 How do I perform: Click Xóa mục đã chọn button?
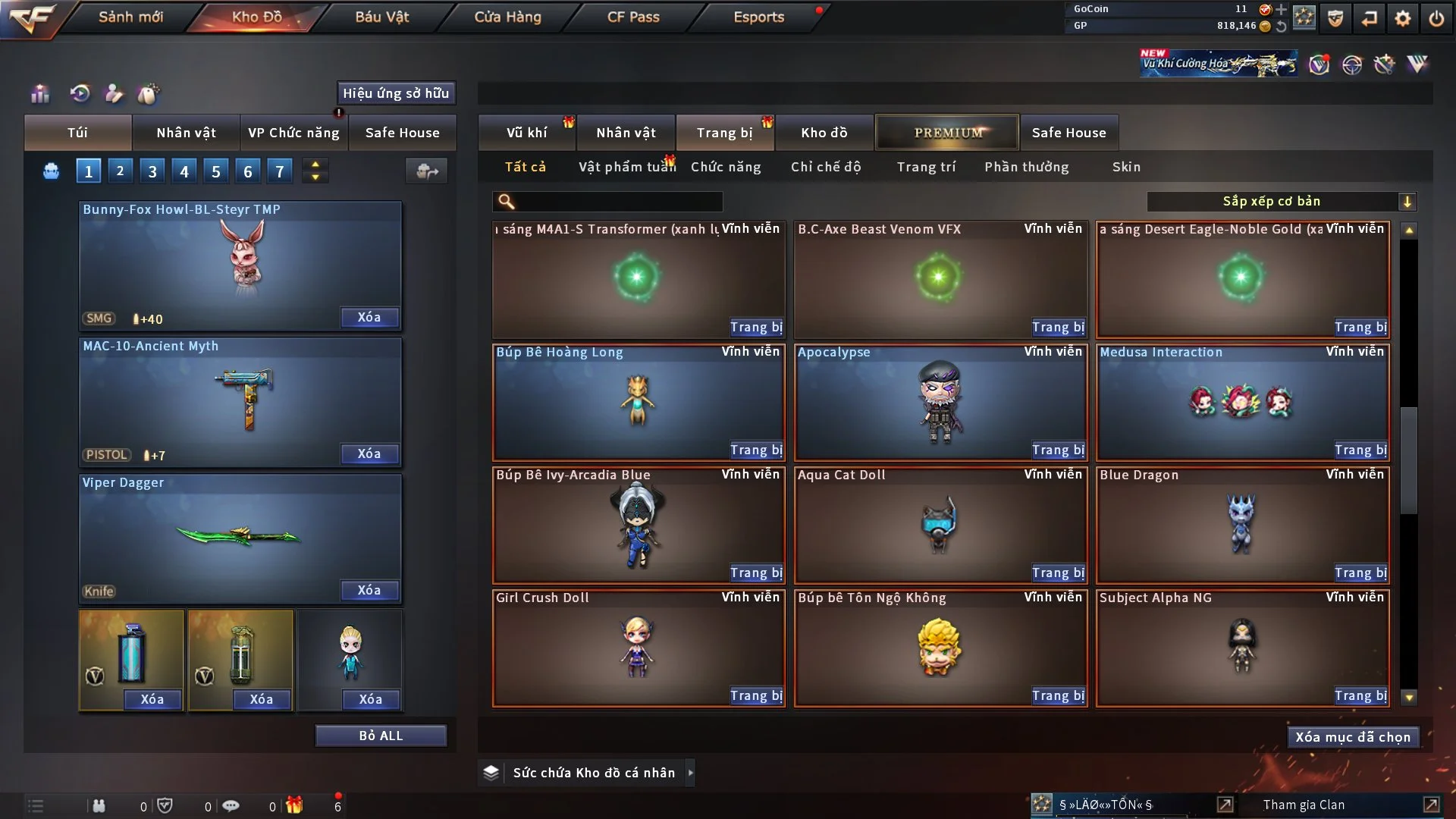[1352, 737]
